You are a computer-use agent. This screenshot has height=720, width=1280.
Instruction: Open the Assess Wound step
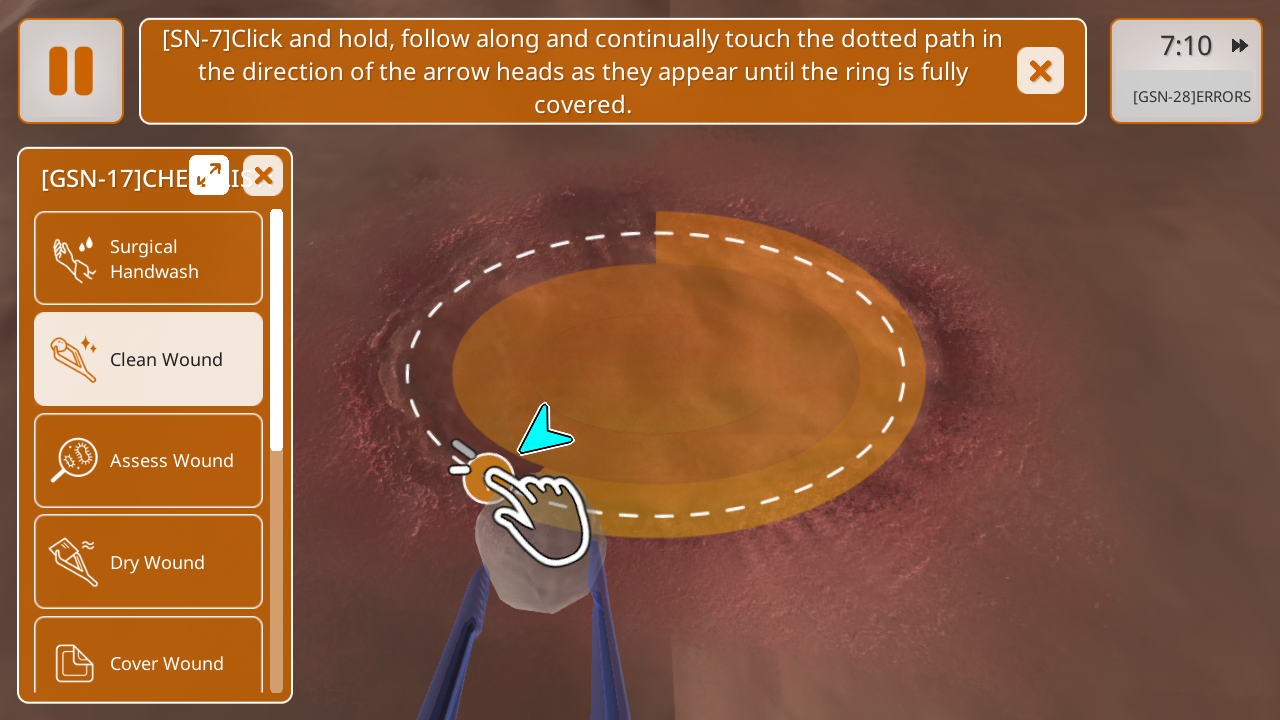click(149, 460)
